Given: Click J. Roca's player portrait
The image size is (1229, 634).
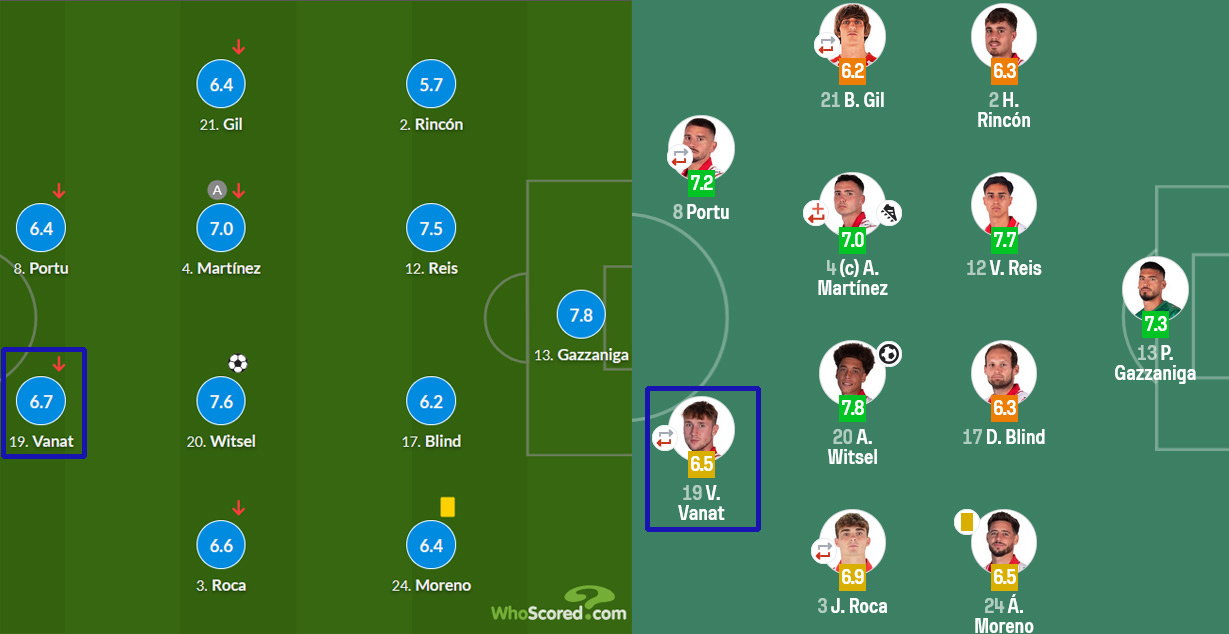Looking at the screenshot, I should click(x=852, y=542).
